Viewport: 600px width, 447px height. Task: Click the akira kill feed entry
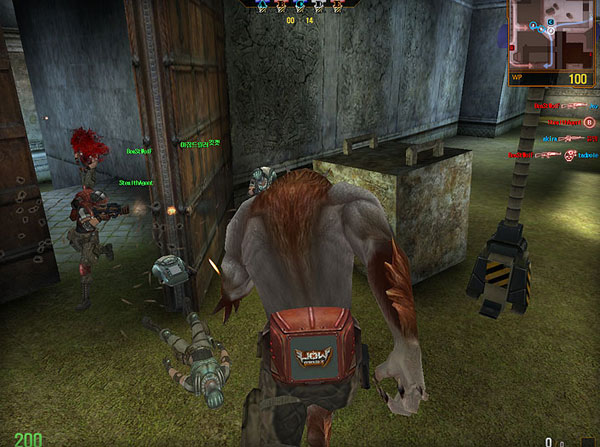(548, 138)
